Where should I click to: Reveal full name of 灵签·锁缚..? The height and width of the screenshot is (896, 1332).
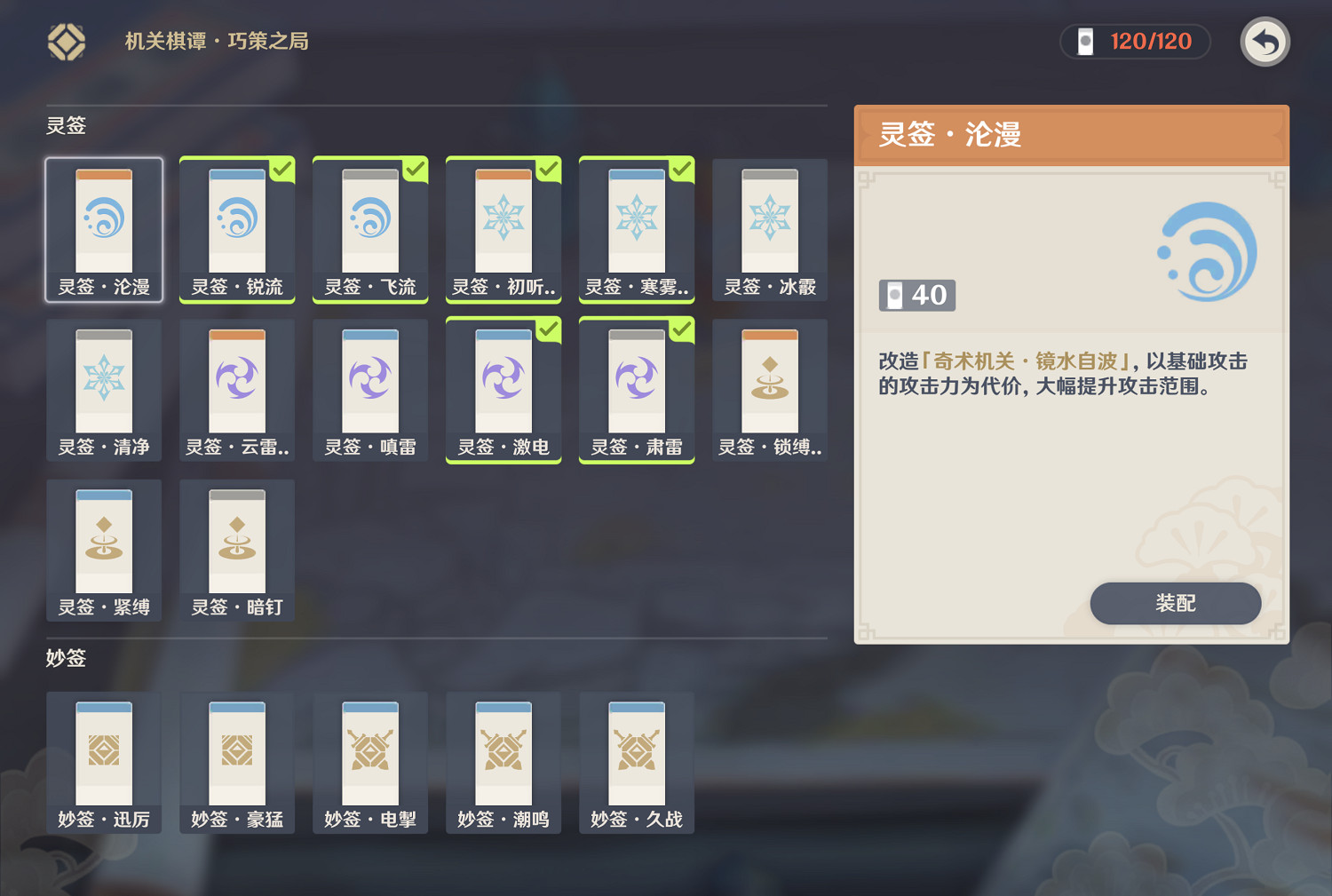coord(769,390)
